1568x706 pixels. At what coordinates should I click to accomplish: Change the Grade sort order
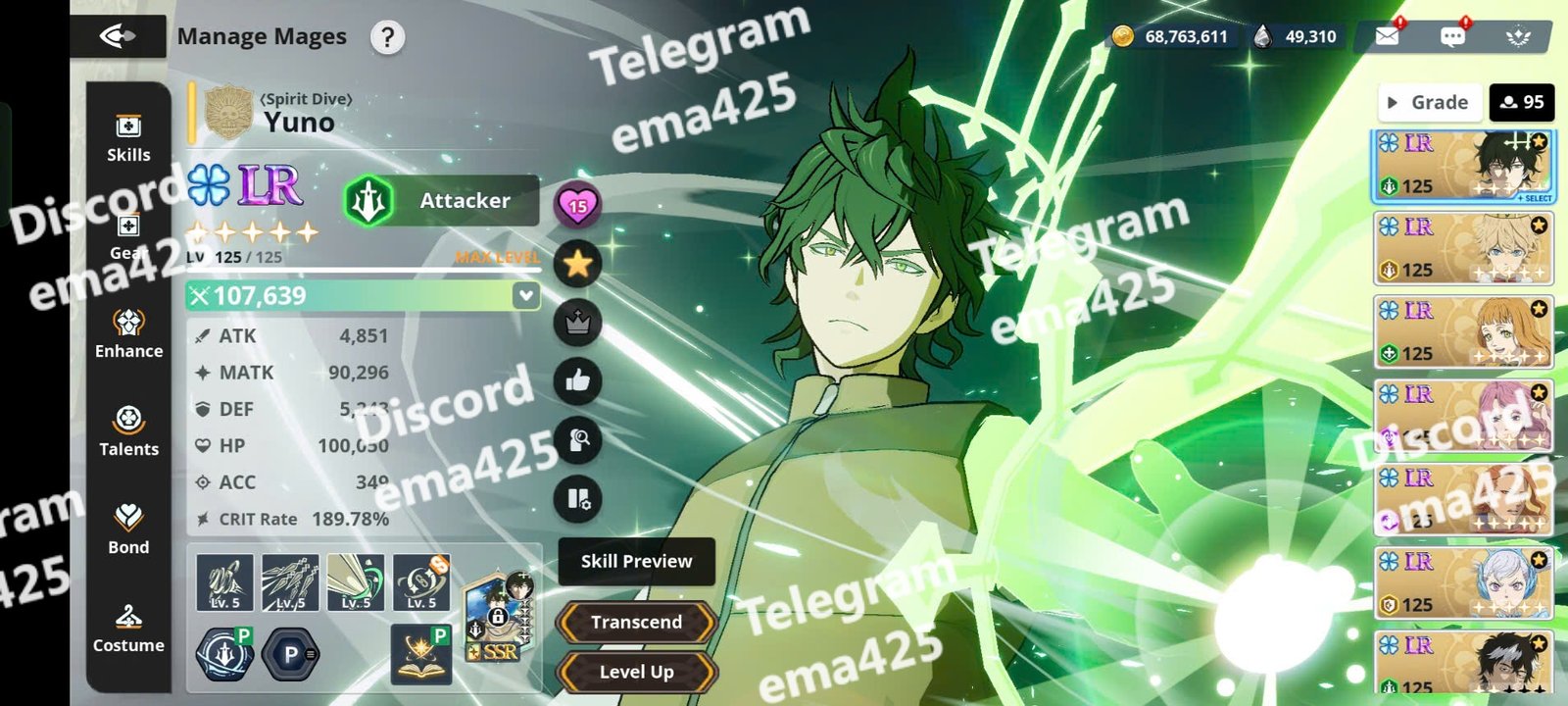tap(1429, 102)
